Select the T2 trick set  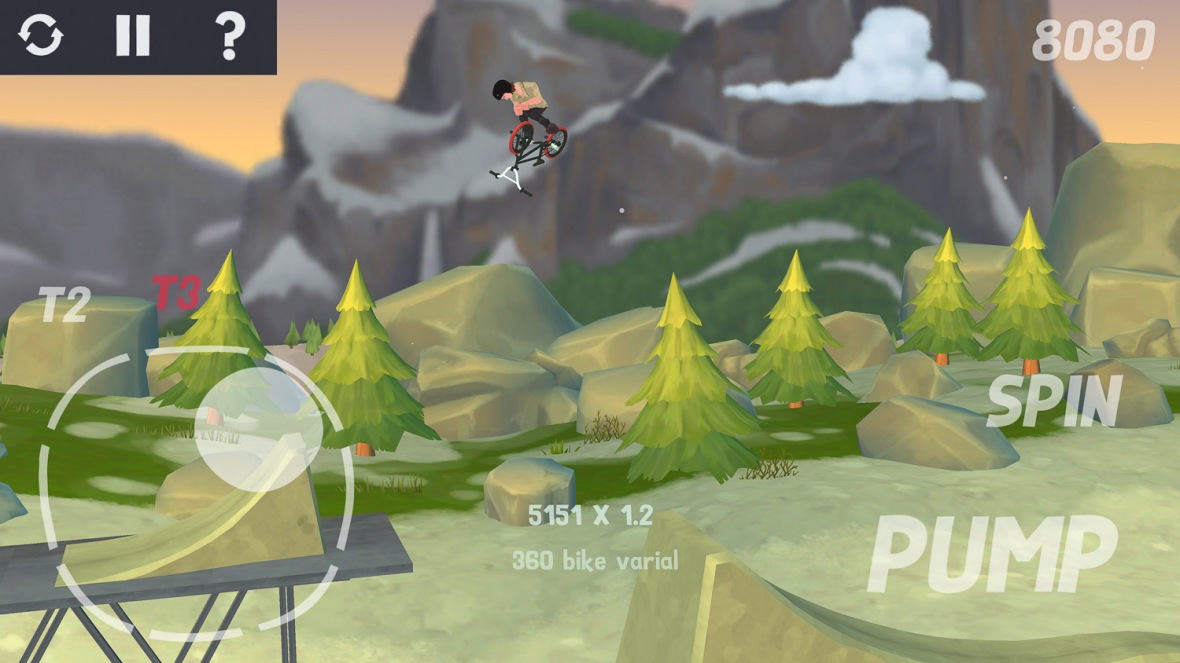click(x=65, y=304)
